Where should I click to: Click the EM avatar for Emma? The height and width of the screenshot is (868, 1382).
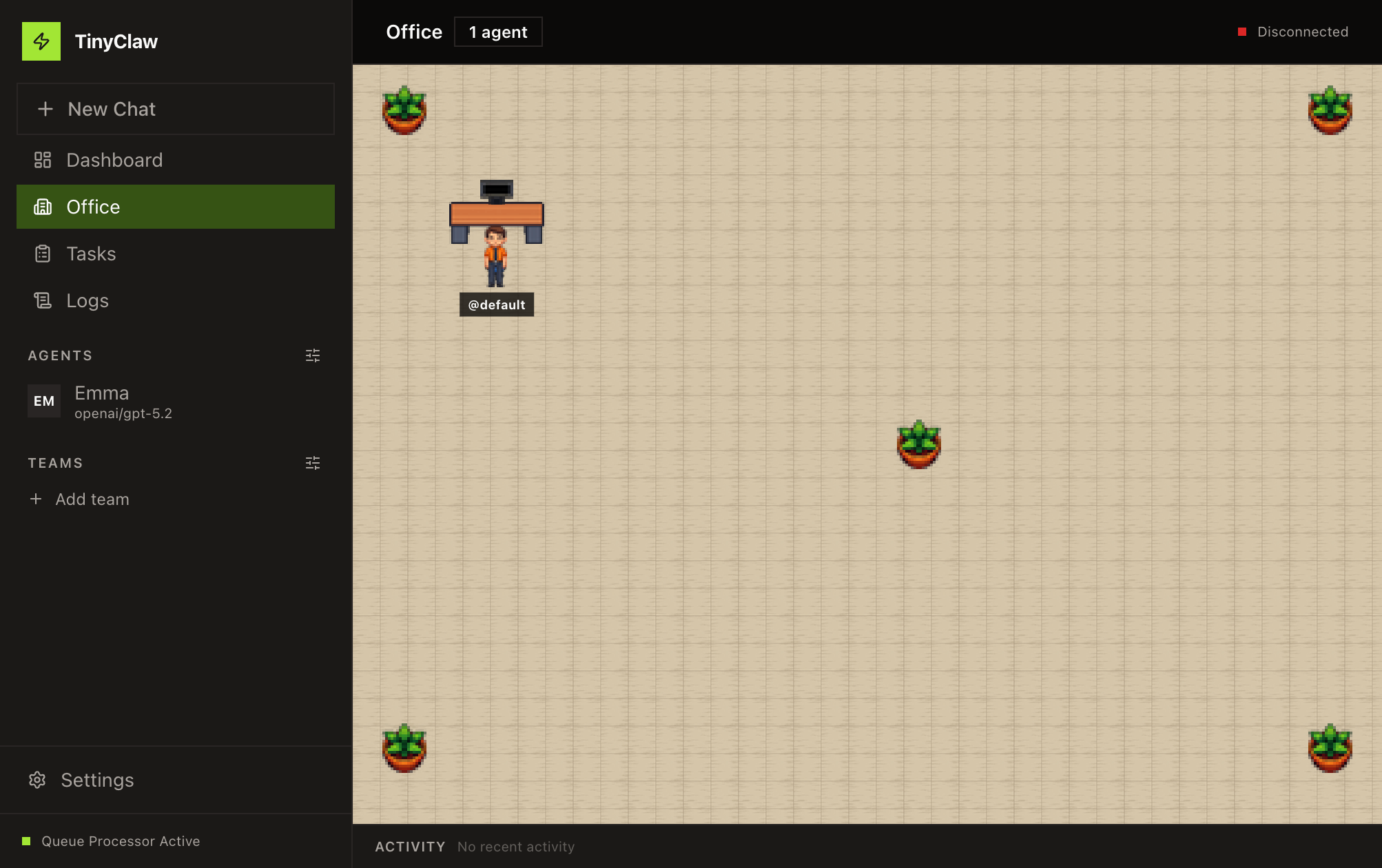pos(43,401)
